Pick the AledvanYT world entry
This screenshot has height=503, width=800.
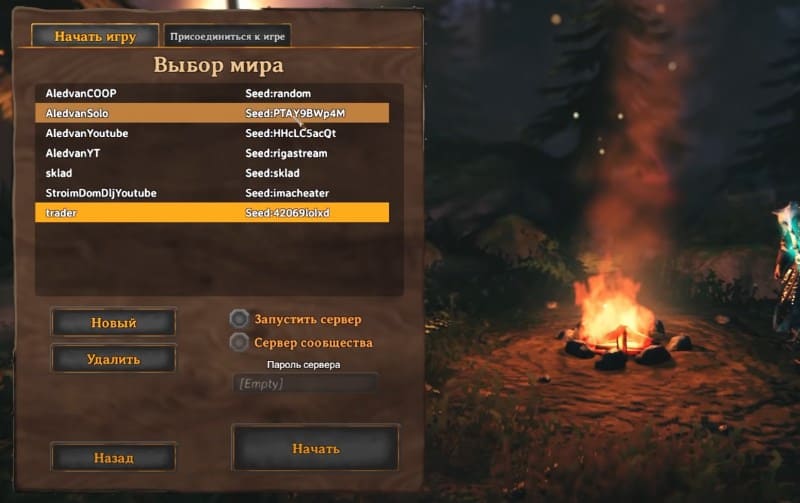pyautogui.click(x=211, y=153)
